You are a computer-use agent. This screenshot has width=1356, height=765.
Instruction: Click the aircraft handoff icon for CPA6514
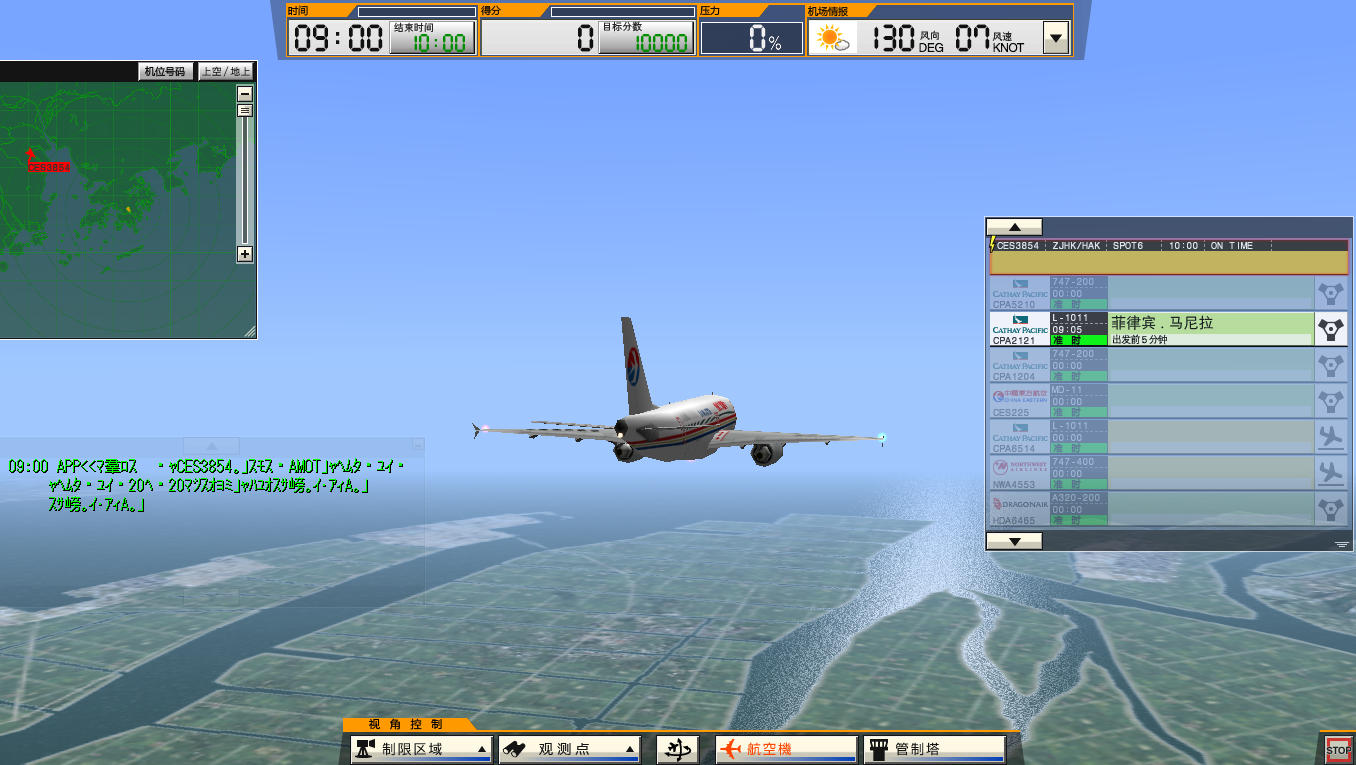tap(1330, 437)
